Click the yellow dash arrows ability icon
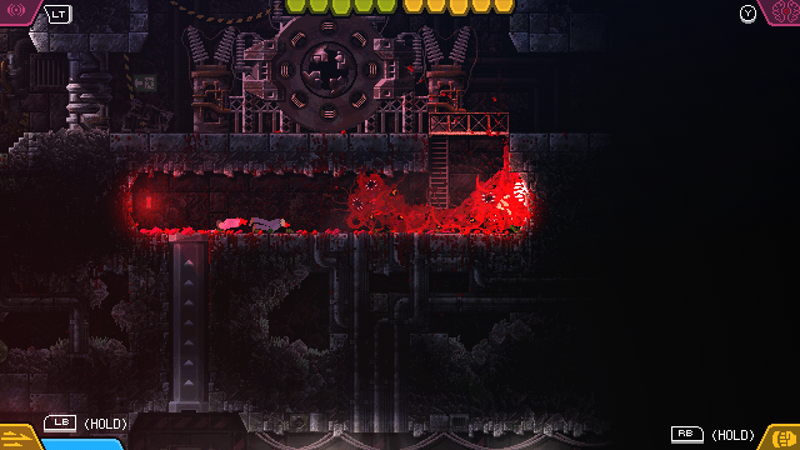This screenshot has width=800, height=450. click(x=16, y=436)
